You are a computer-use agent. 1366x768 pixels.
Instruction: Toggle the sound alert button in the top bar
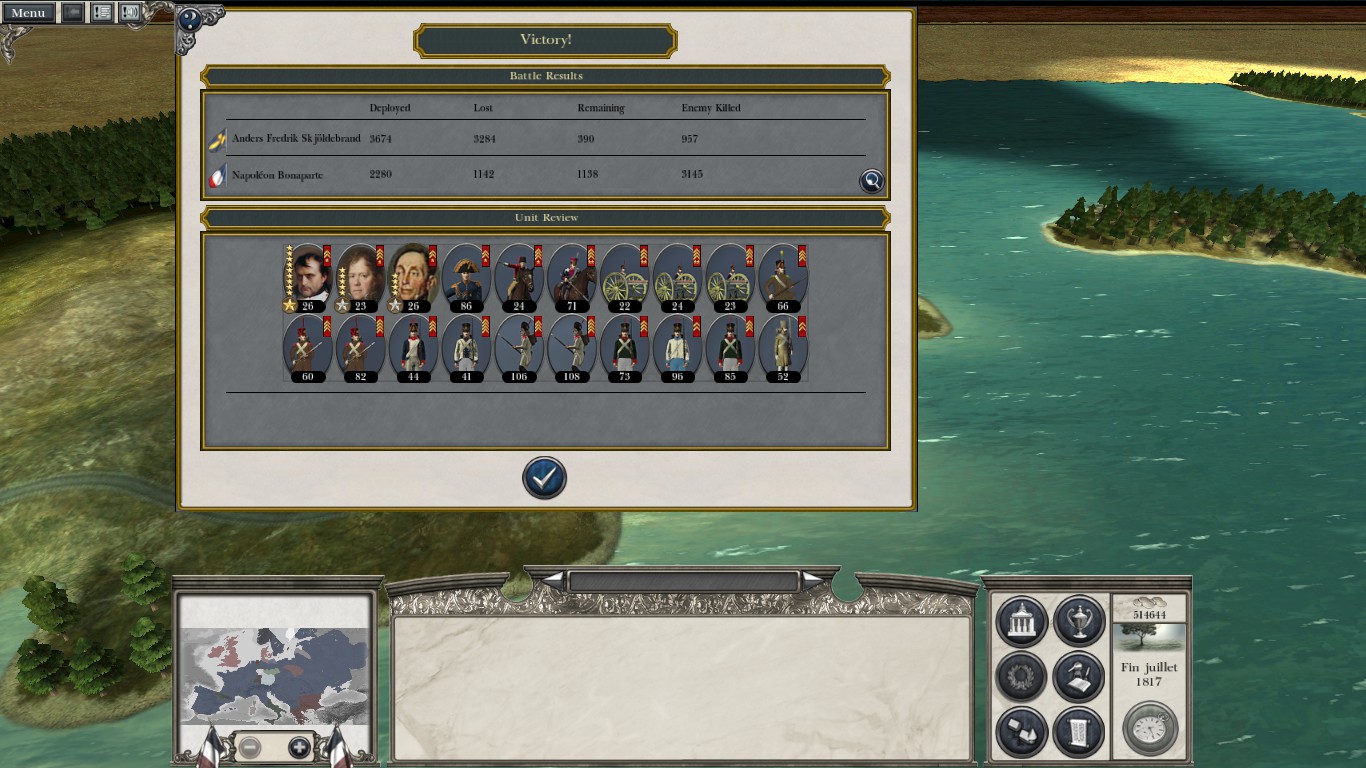[130, 13]
